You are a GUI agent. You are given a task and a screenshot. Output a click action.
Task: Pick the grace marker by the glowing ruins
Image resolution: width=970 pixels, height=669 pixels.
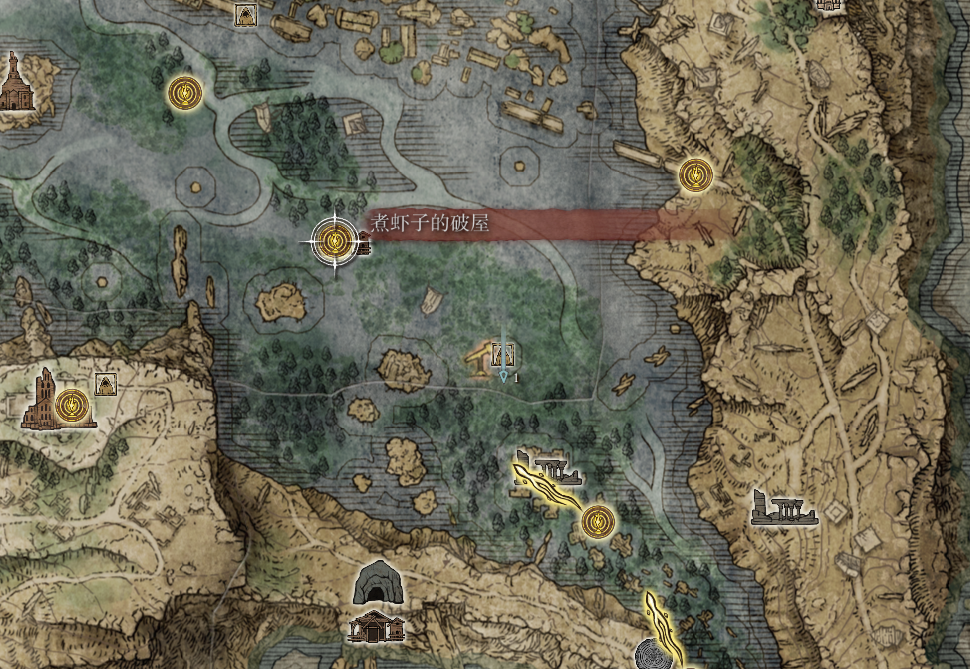(597, 520)
